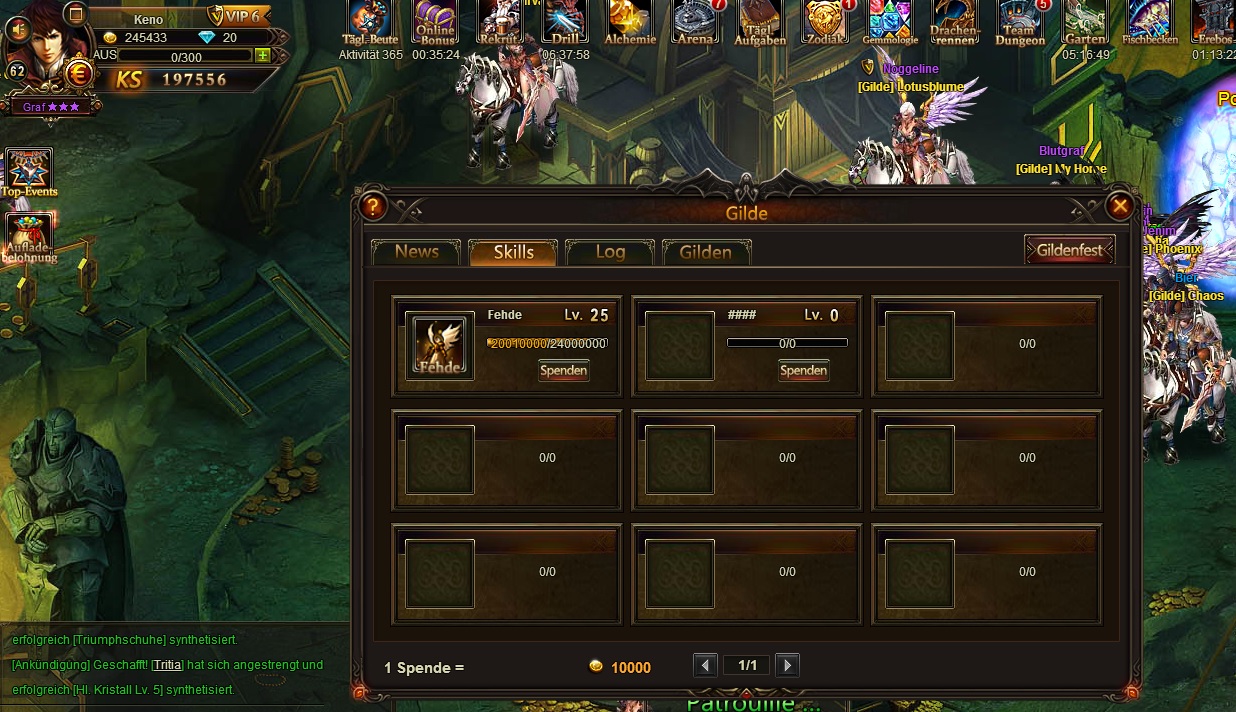Open the Team Dungeon icon
Screen dimensions: 1236x712
coord(1020,22)
